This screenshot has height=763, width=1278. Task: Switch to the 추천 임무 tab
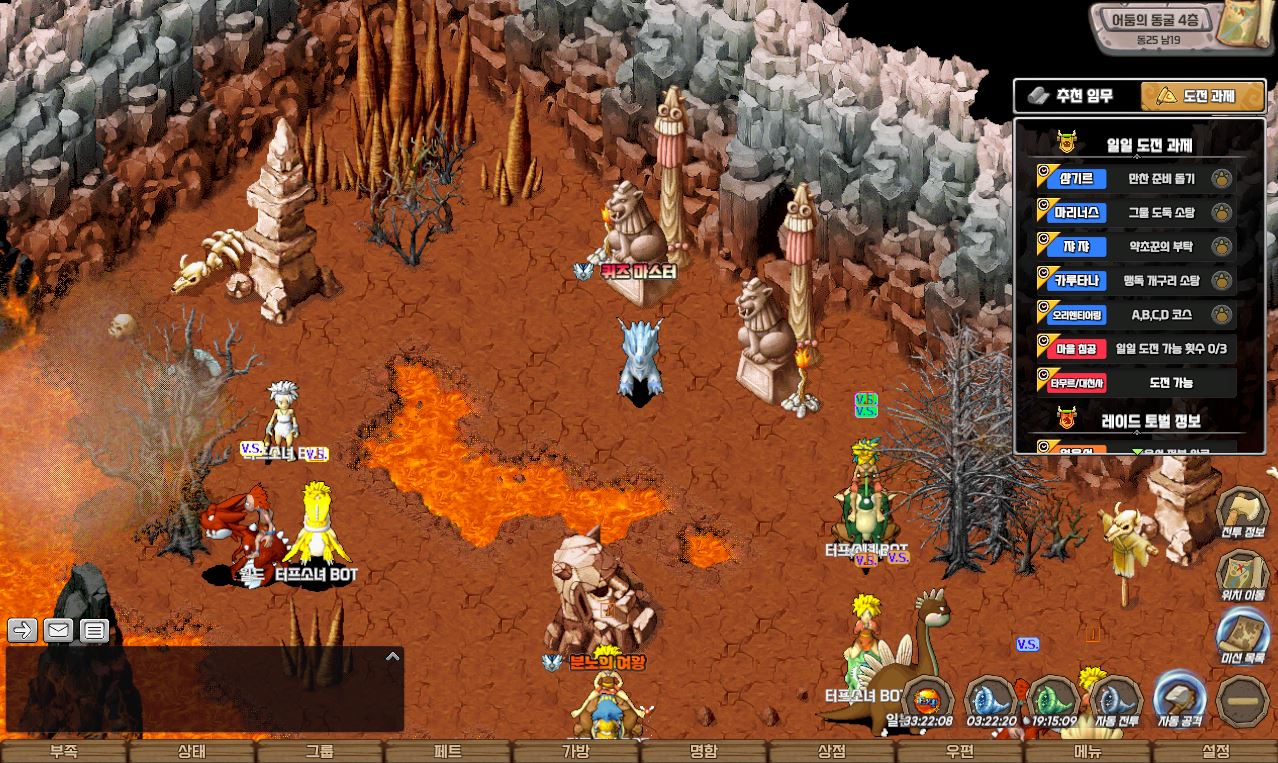coord(1076,96)
